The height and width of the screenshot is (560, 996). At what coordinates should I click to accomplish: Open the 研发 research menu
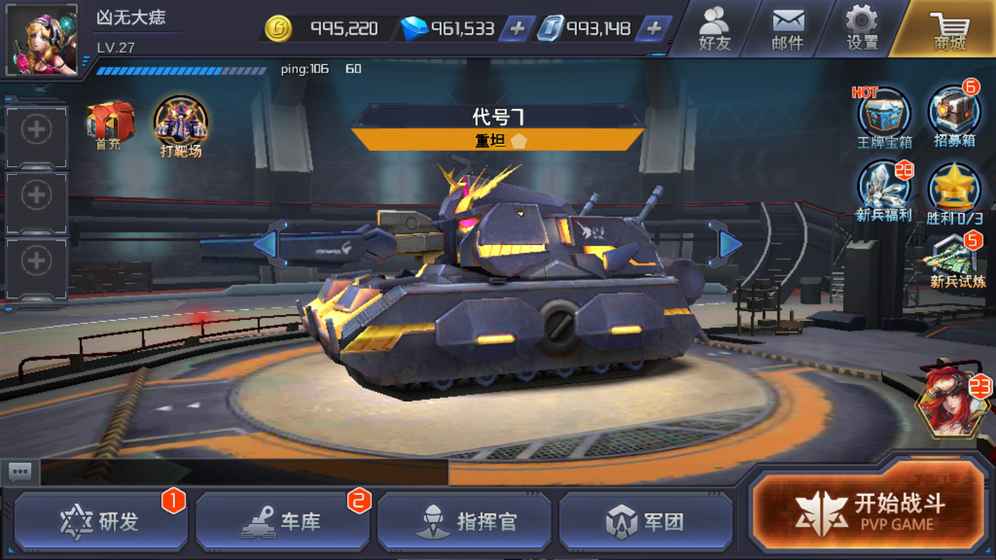100,521
